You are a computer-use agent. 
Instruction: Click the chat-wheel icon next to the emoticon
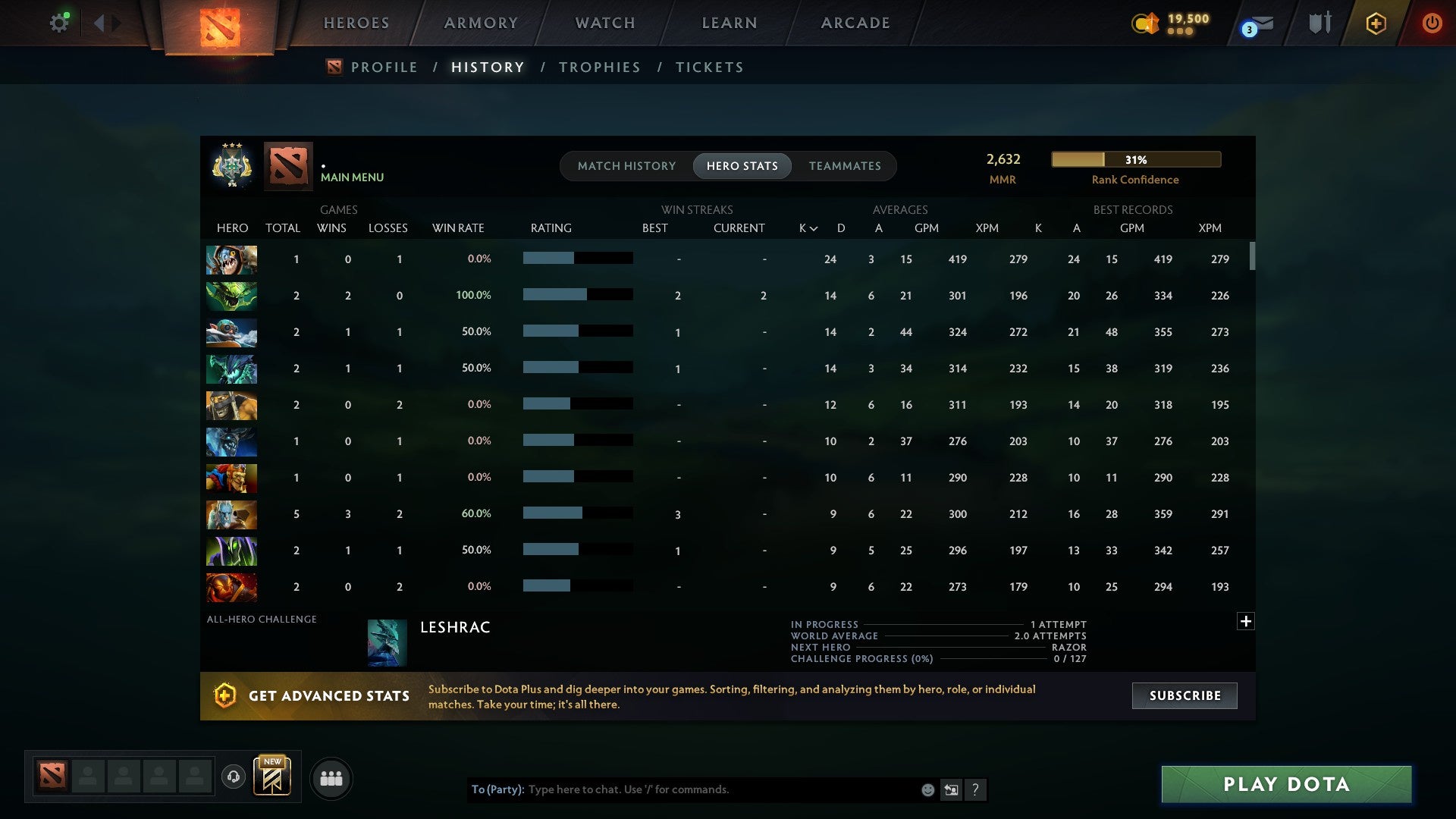click(951, 790)
